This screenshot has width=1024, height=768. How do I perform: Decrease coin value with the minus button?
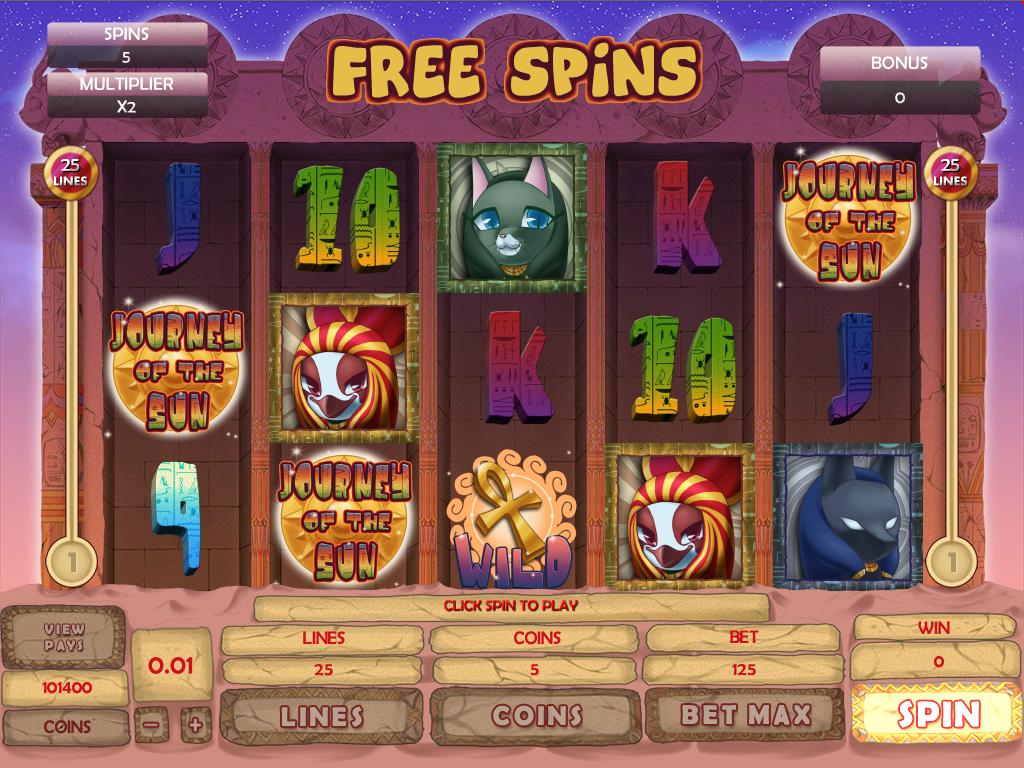[150, 723]
